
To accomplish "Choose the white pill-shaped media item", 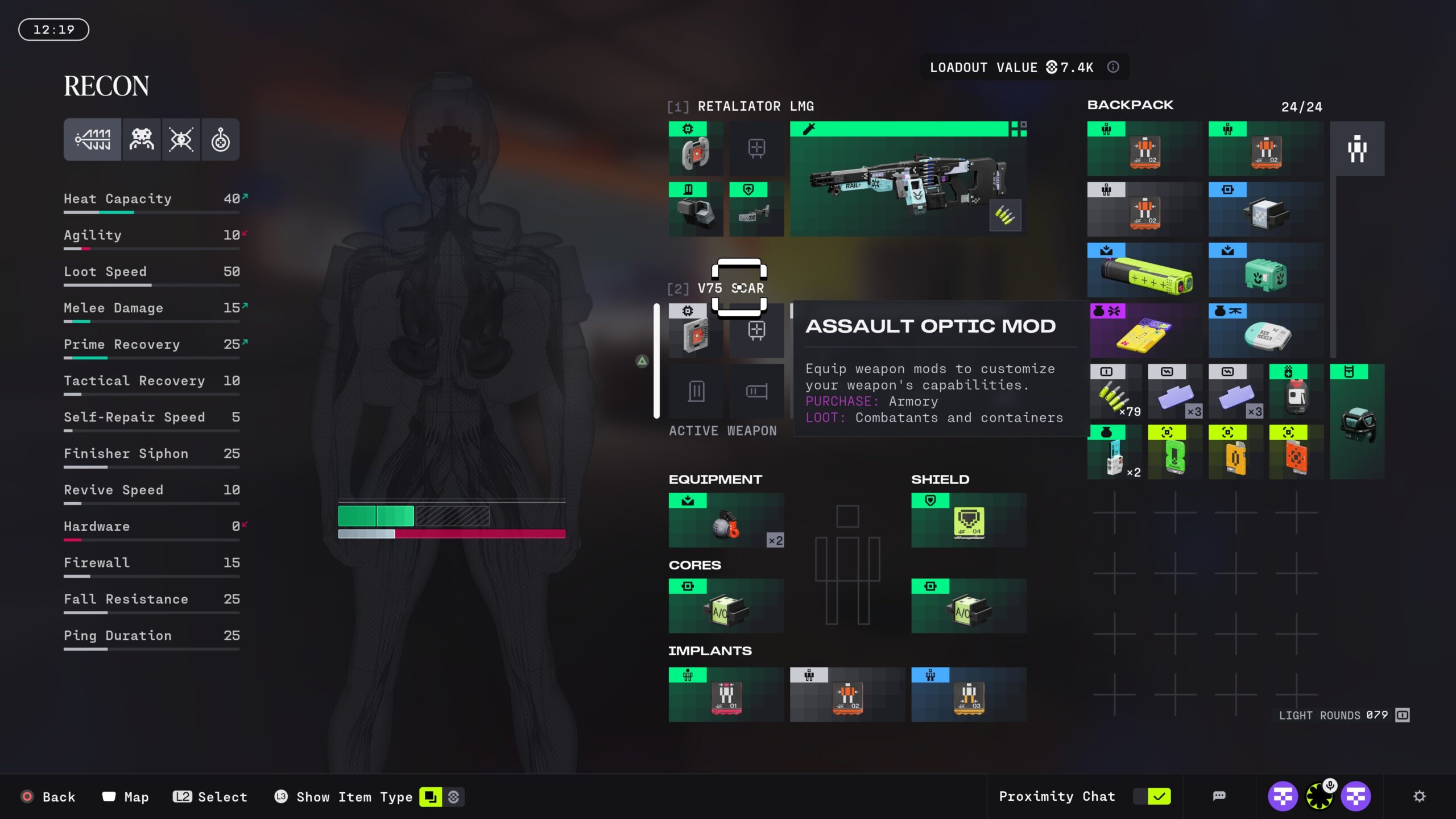I will [x=1266, y=331].
